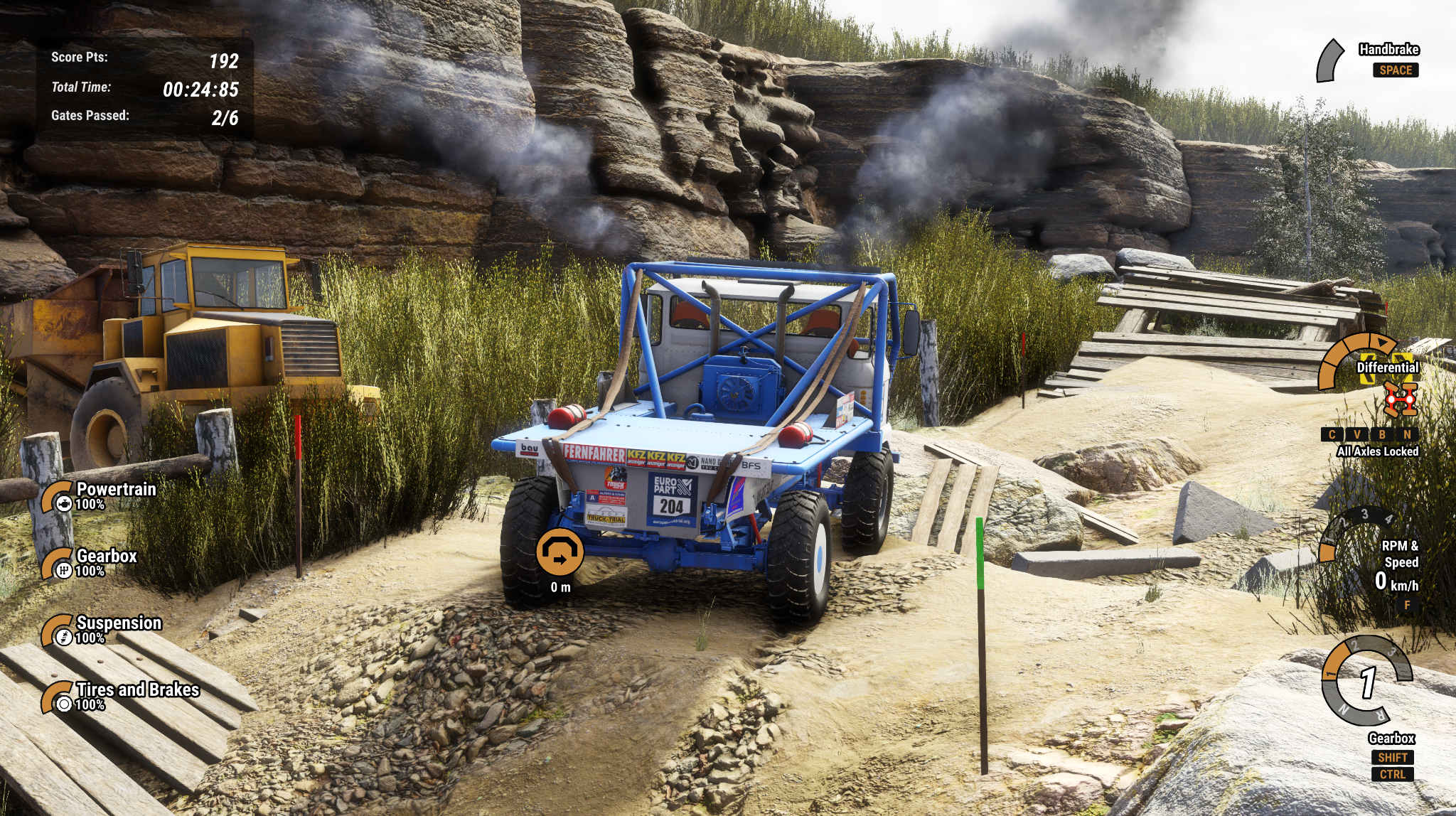Select the Gearbox gear dial
The image size is (1456, 816).
click(x=1366, y=681)
